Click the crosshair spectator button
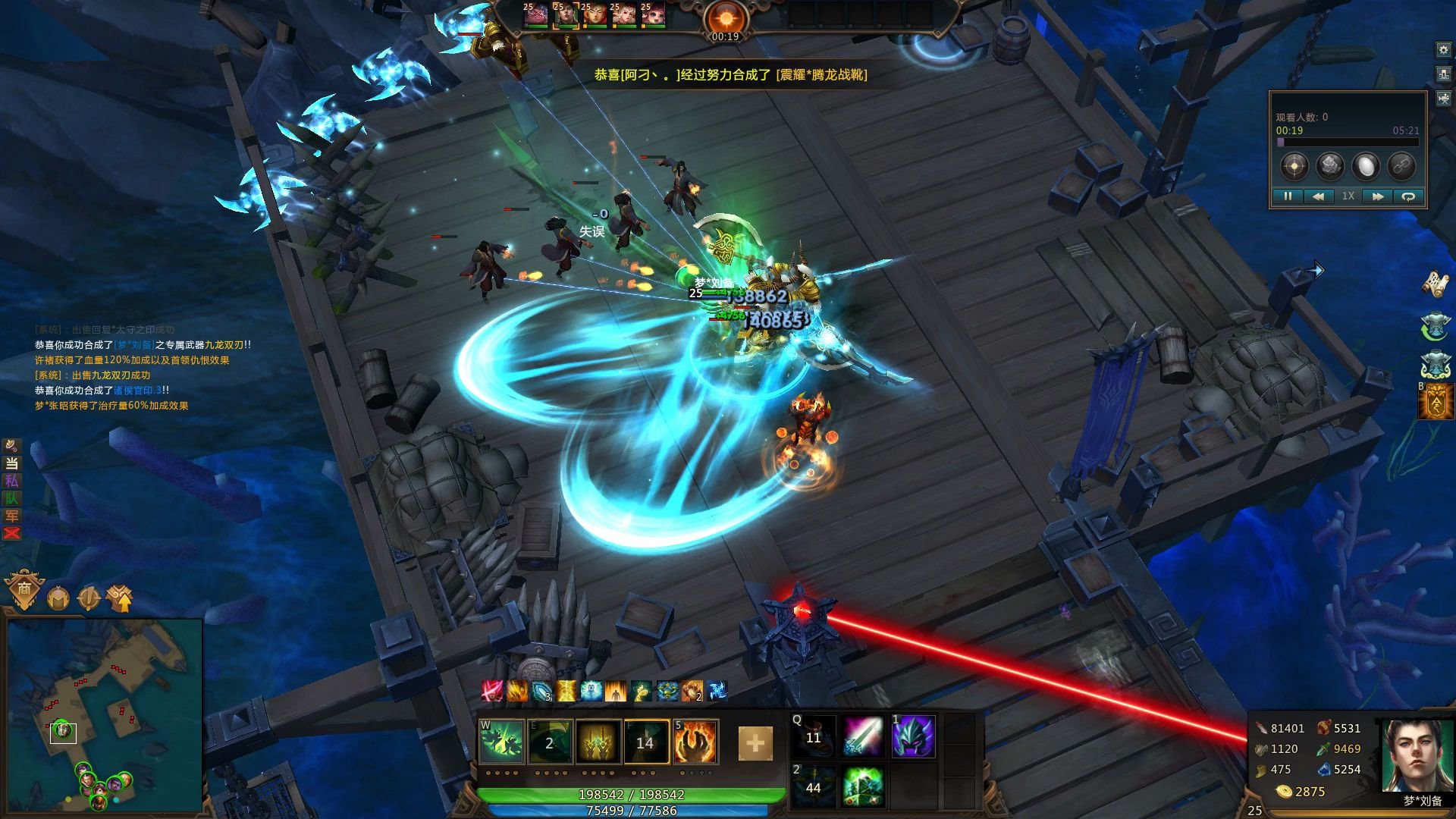 point(1294,165)
